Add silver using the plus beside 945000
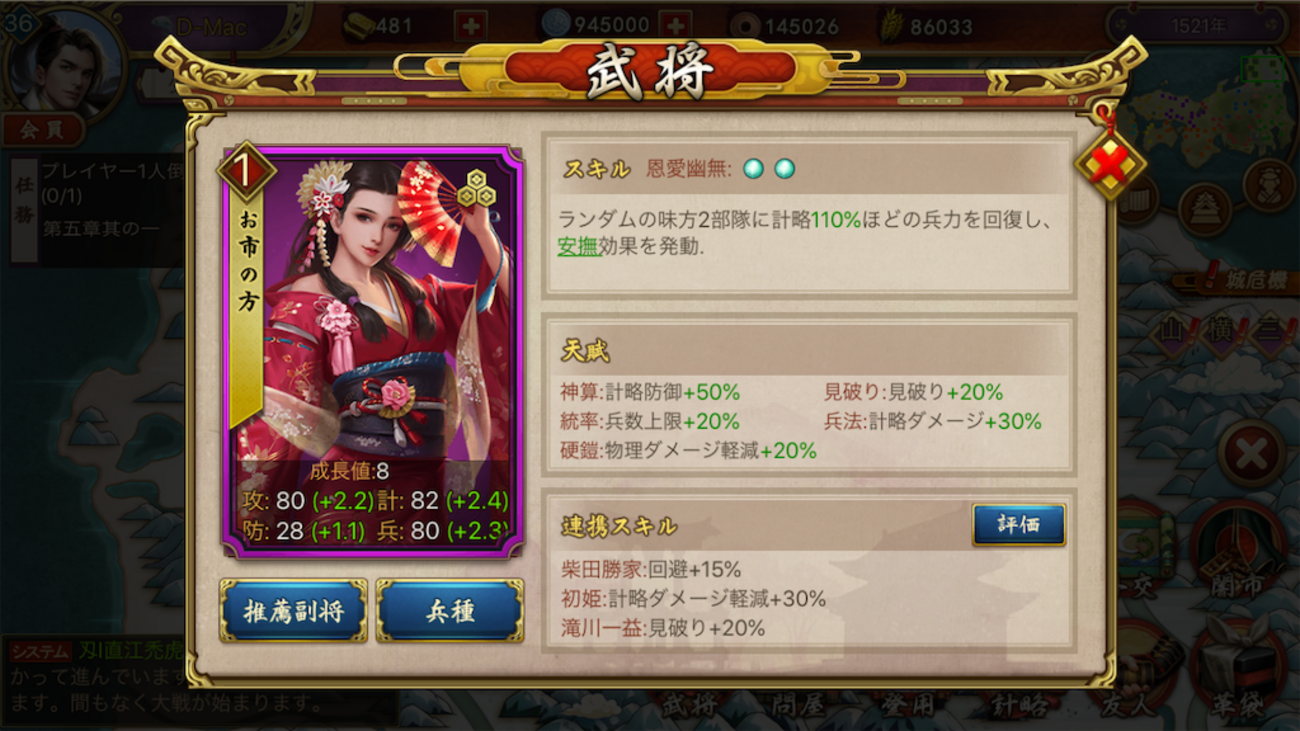 click(677, 25)
